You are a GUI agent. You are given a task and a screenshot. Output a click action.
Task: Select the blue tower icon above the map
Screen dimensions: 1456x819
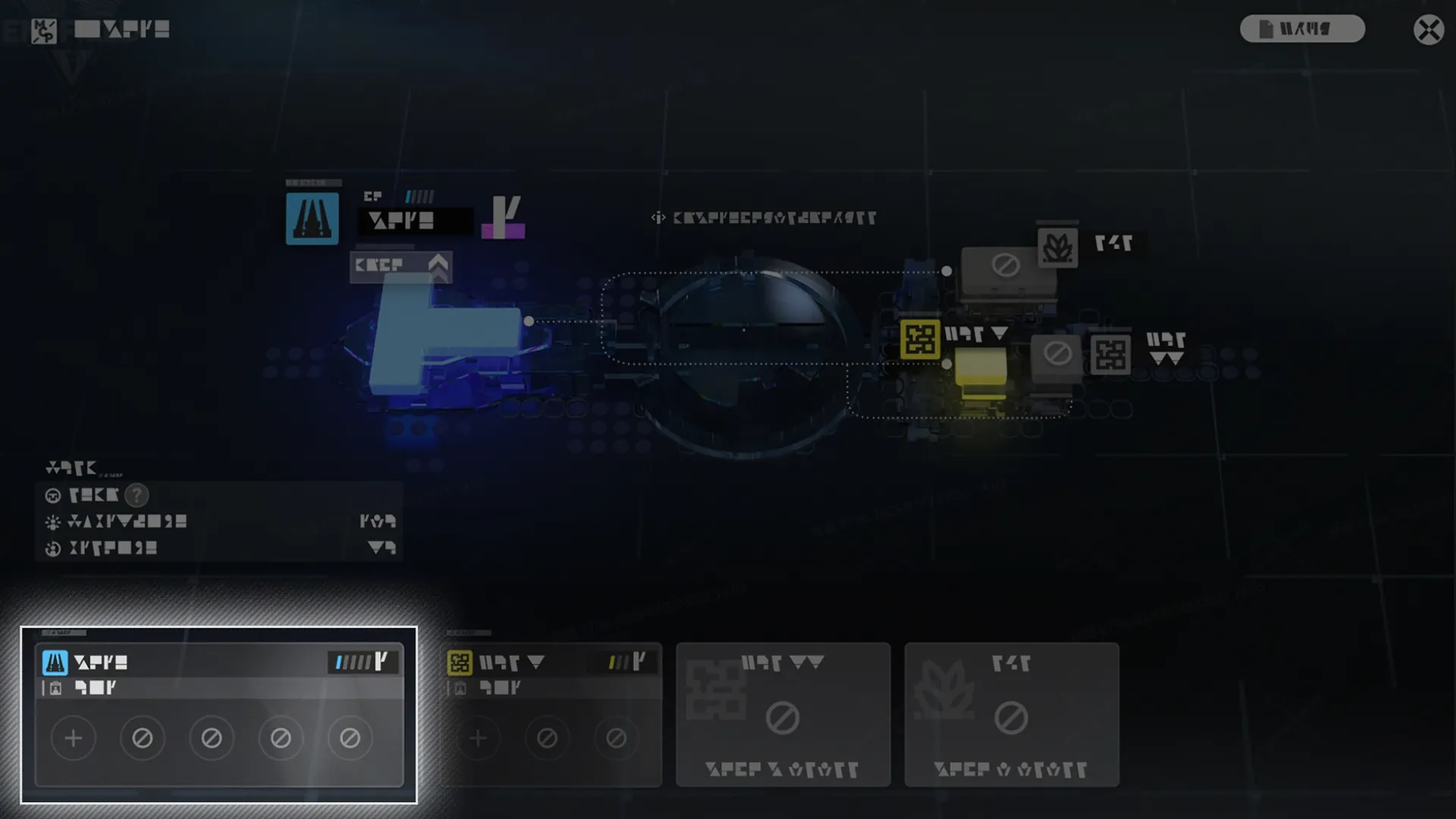click(312, 218)
